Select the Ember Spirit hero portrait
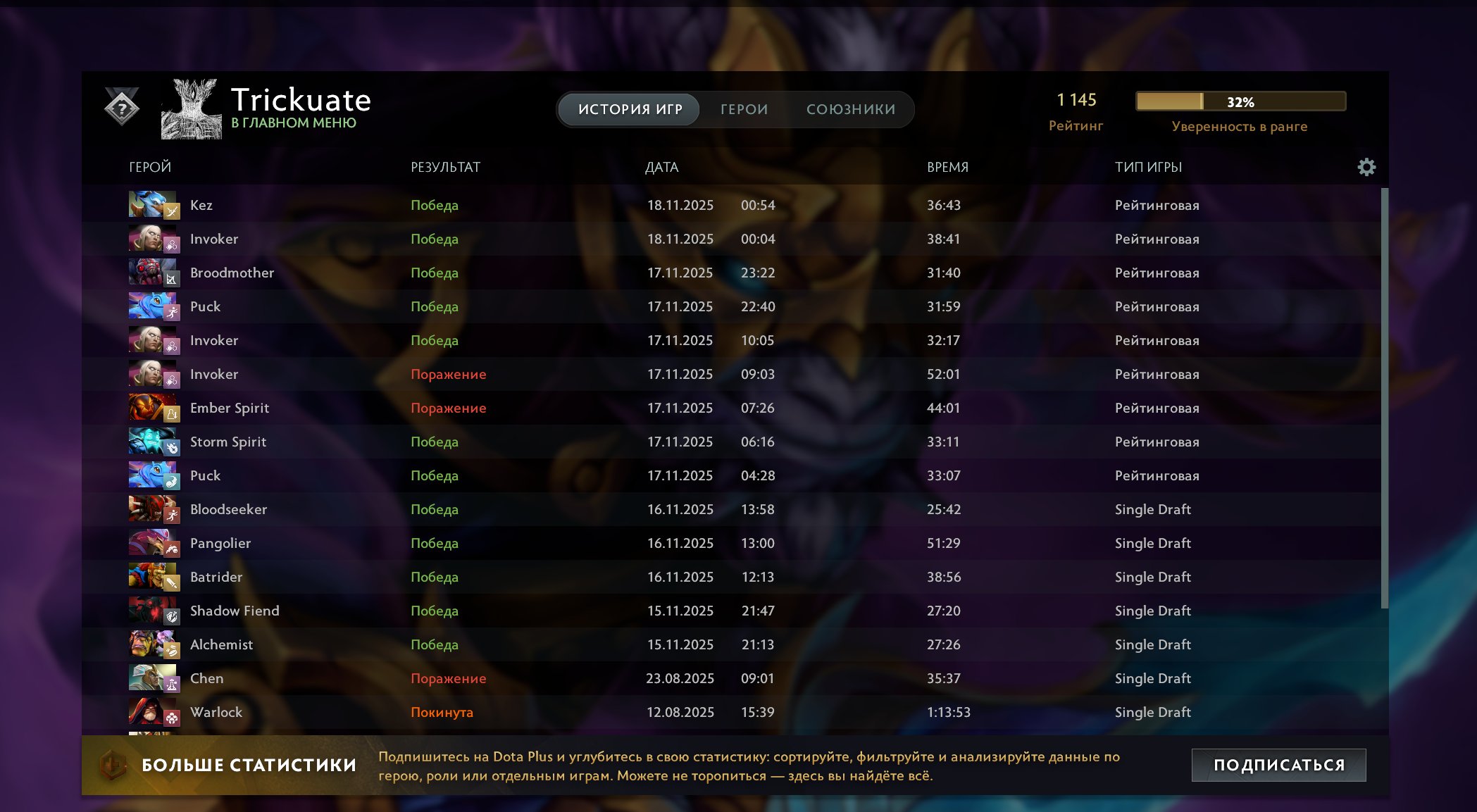The height and width of the screenshot is (812, 1477). pos(154,408)
